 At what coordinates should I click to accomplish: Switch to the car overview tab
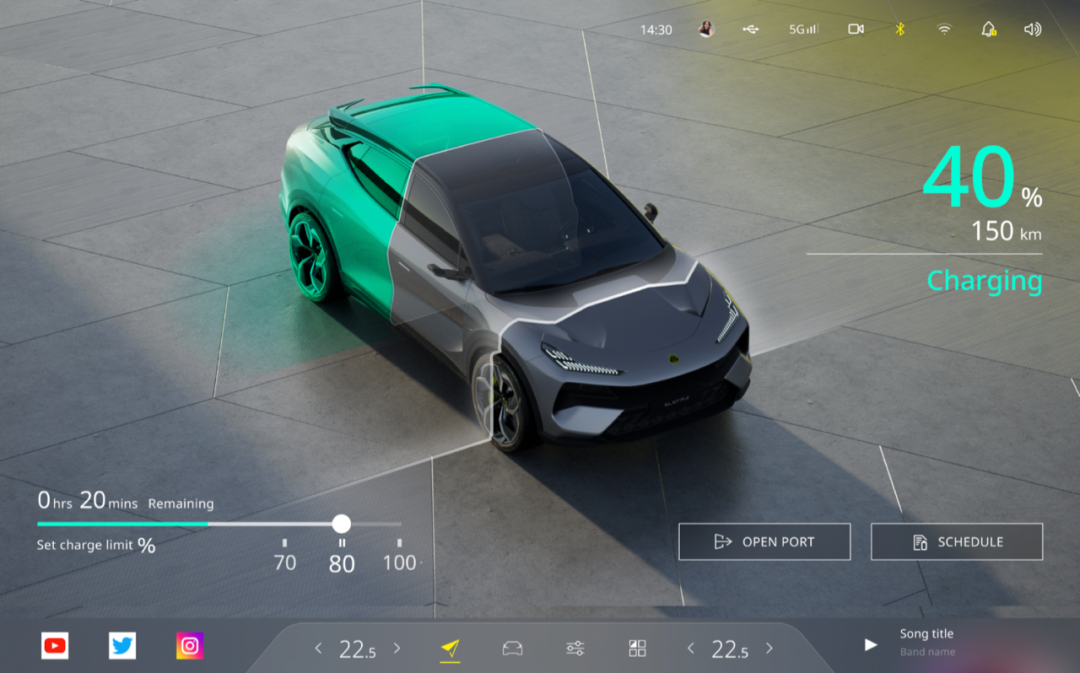pos(512,649)
